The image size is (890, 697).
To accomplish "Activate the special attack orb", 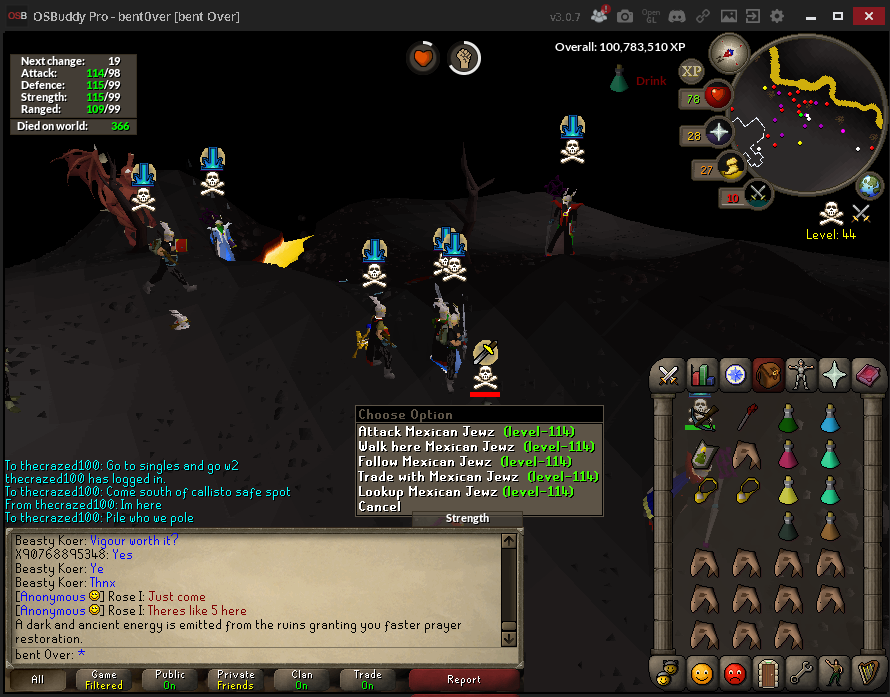I will click(x=759, y=193).
